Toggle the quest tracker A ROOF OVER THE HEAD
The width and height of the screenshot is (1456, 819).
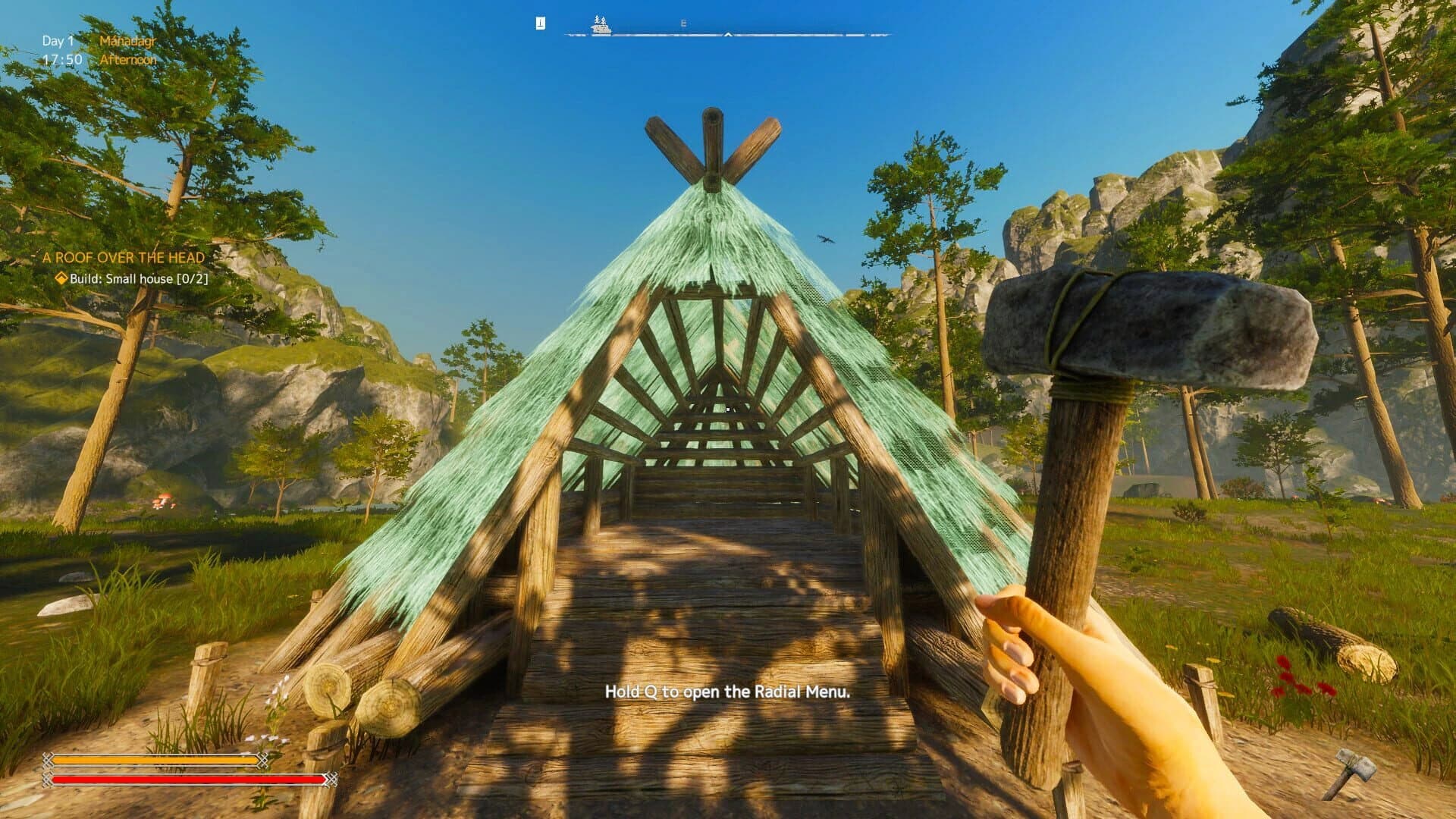pyautogui.click(x=124, y=257)
